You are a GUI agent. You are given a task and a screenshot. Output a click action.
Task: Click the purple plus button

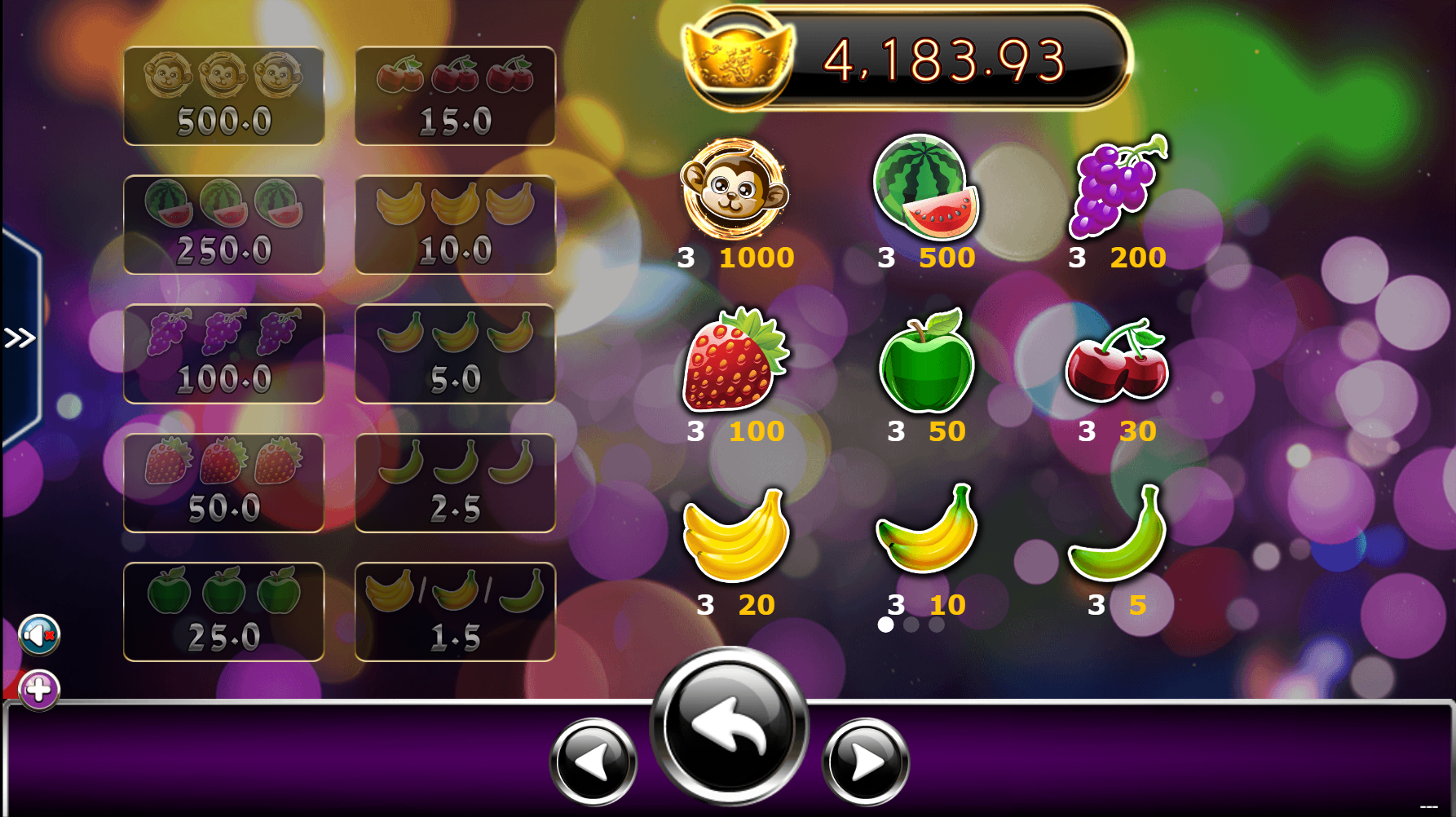[x=39, y=690]
